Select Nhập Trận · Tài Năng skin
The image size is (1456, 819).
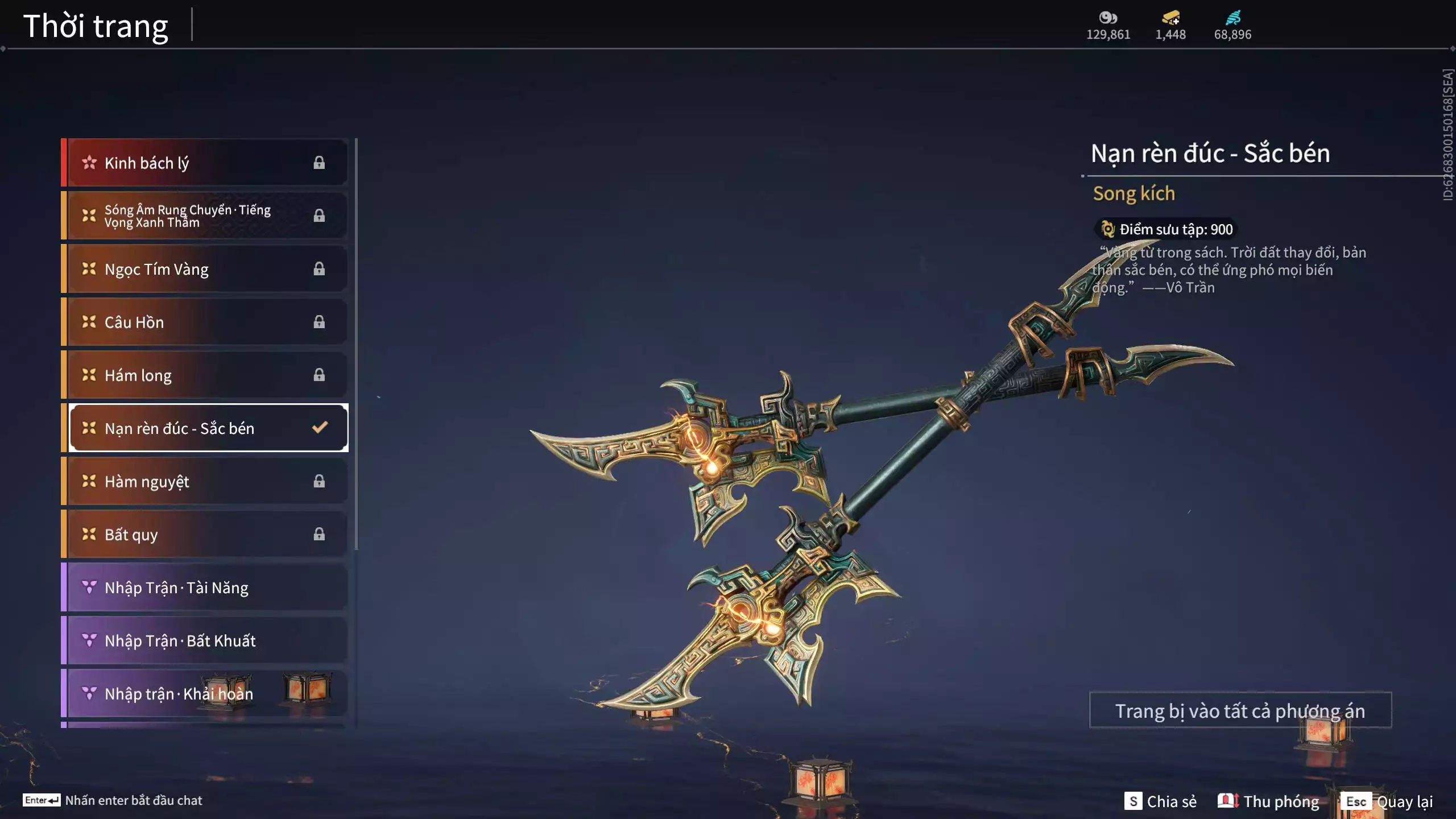[x=205, y=588]
